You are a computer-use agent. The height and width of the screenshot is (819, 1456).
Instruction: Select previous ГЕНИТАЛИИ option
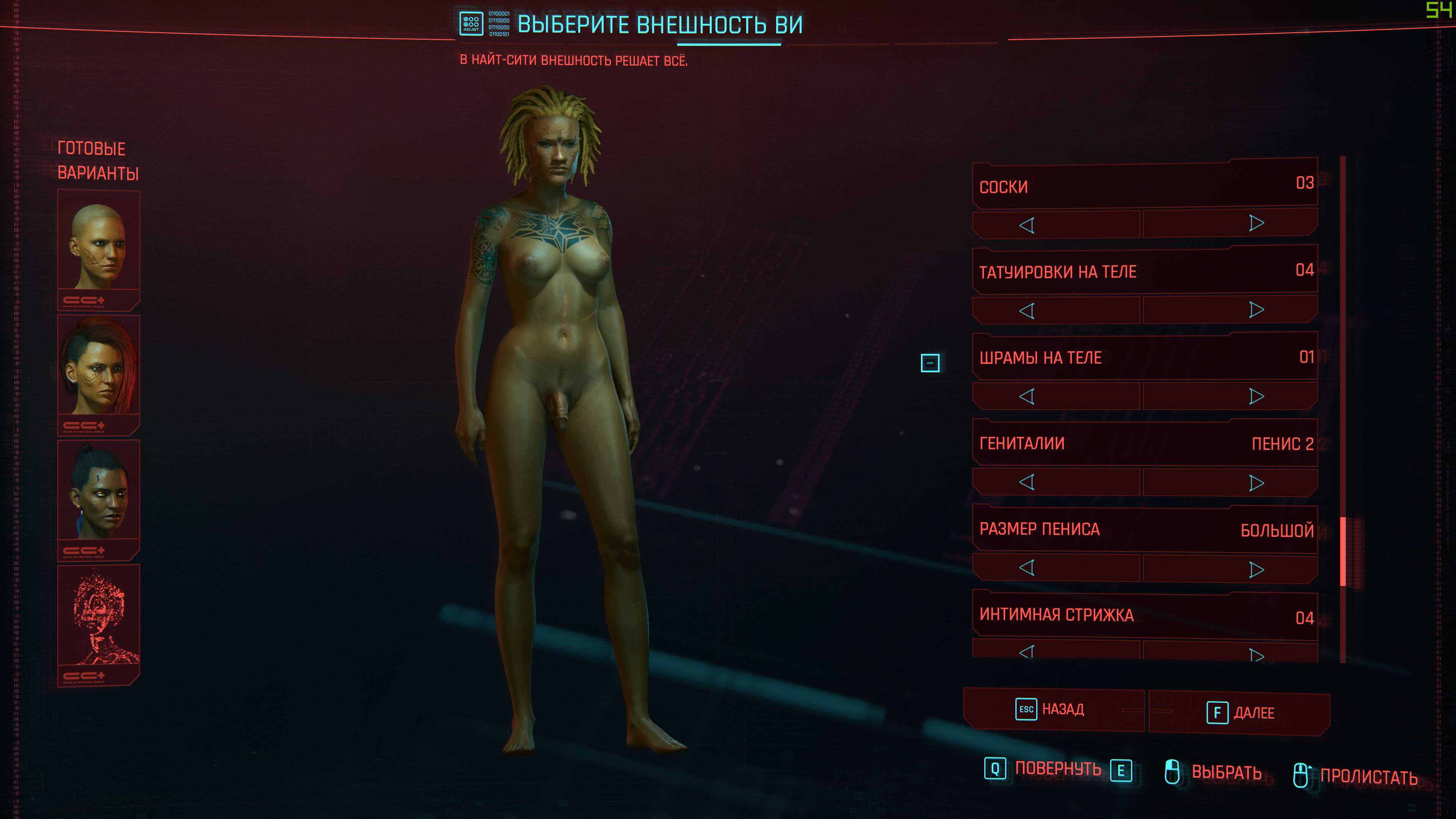click(x=1027, y=482)
